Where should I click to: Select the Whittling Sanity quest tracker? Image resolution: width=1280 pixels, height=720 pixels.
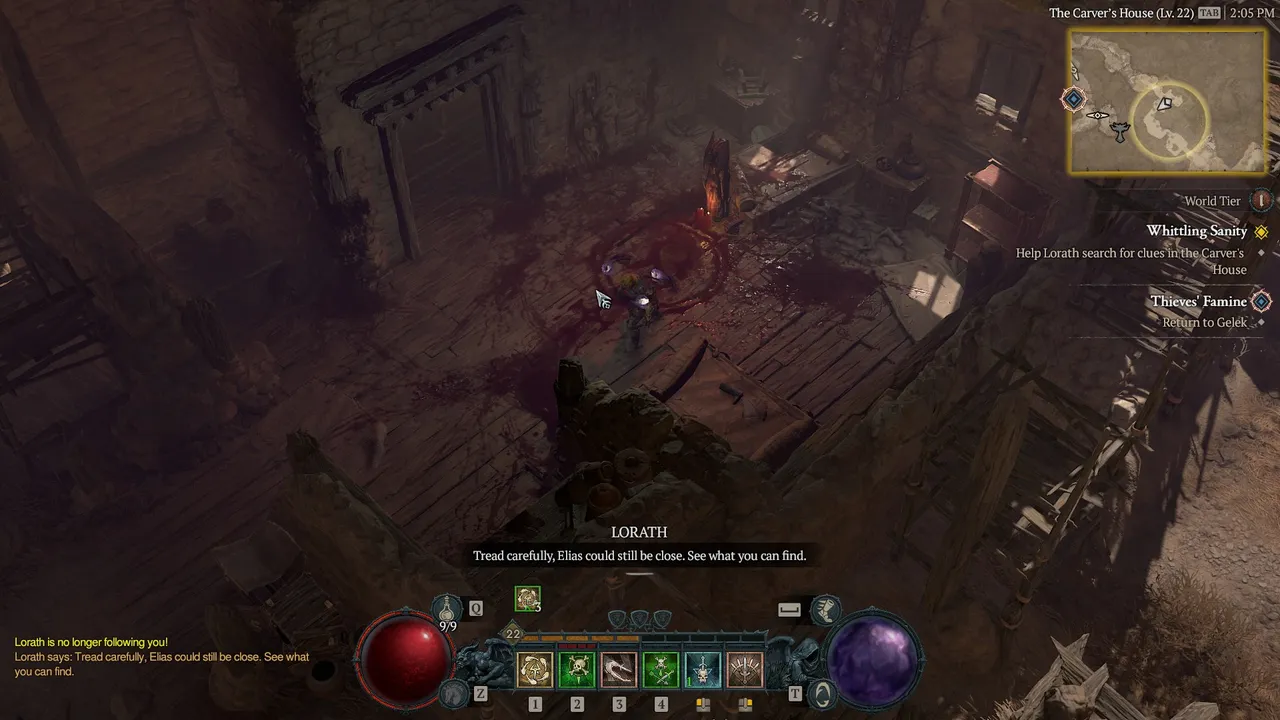tap(1196, 231)
